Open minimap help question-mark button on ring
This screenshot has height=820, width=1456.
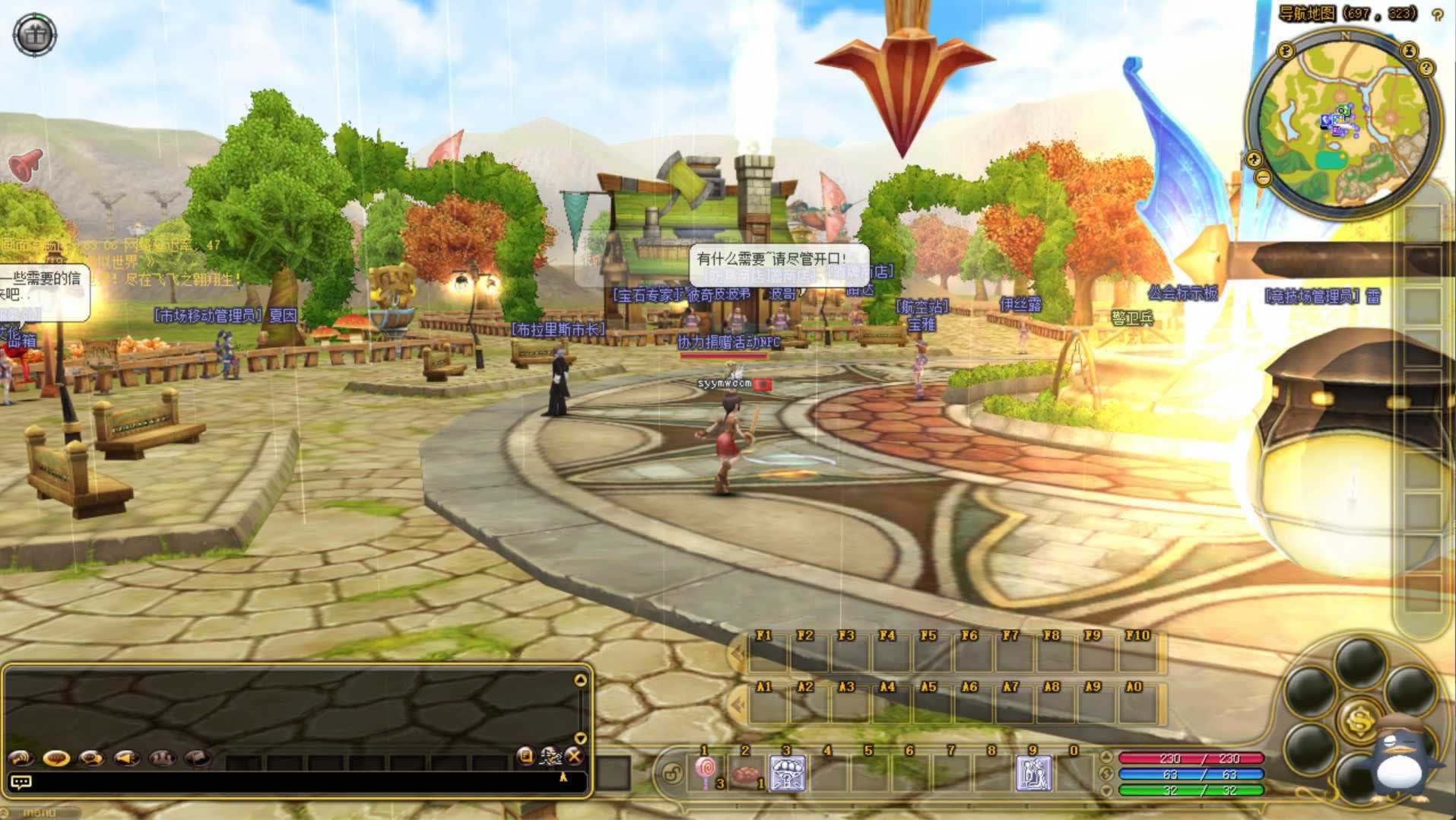(x=1426, y=68)
